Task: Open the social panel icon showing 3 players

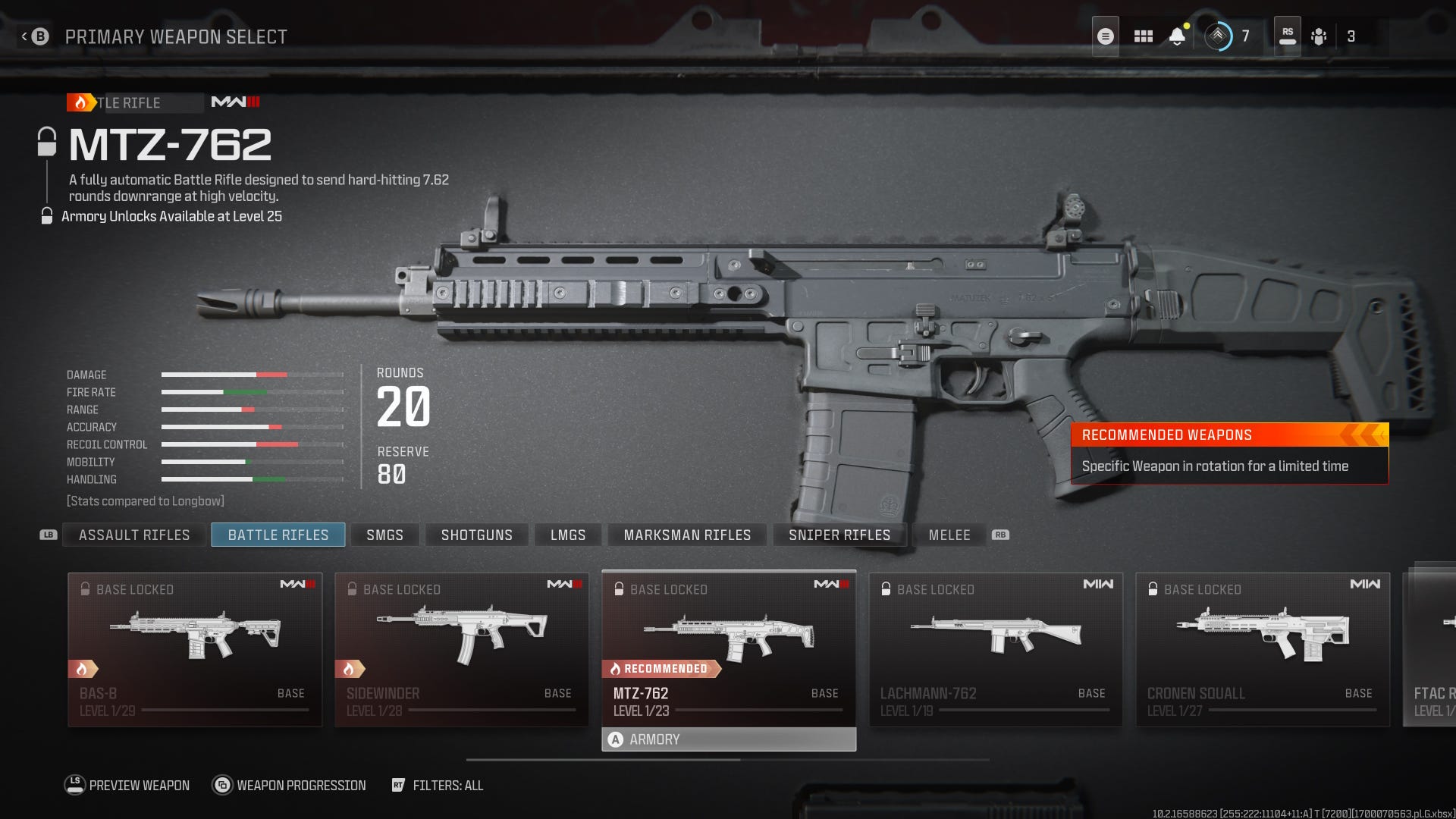Action: (x=1319, y=35)
